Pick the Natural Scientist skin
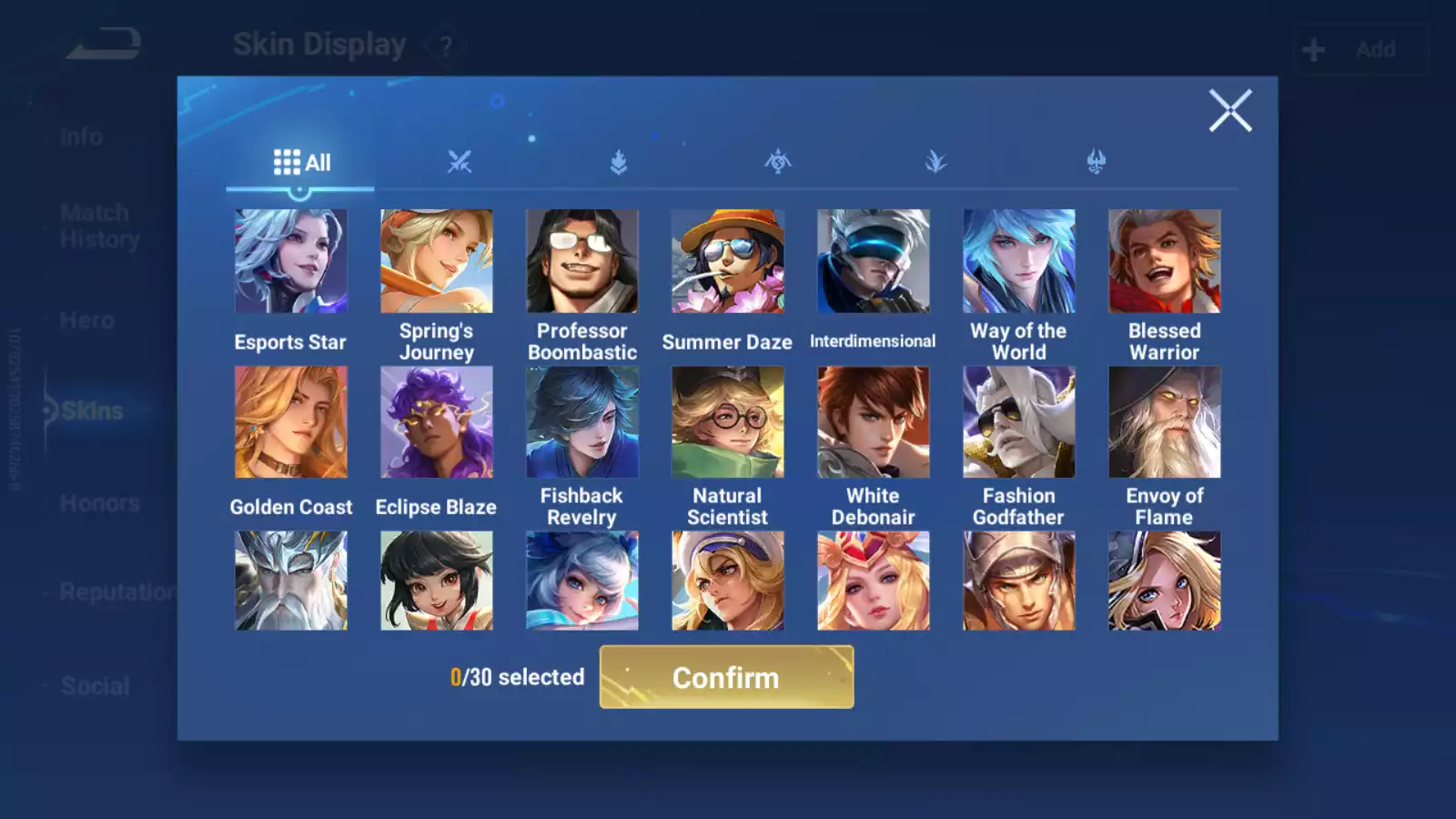 (x=727, y=422)
